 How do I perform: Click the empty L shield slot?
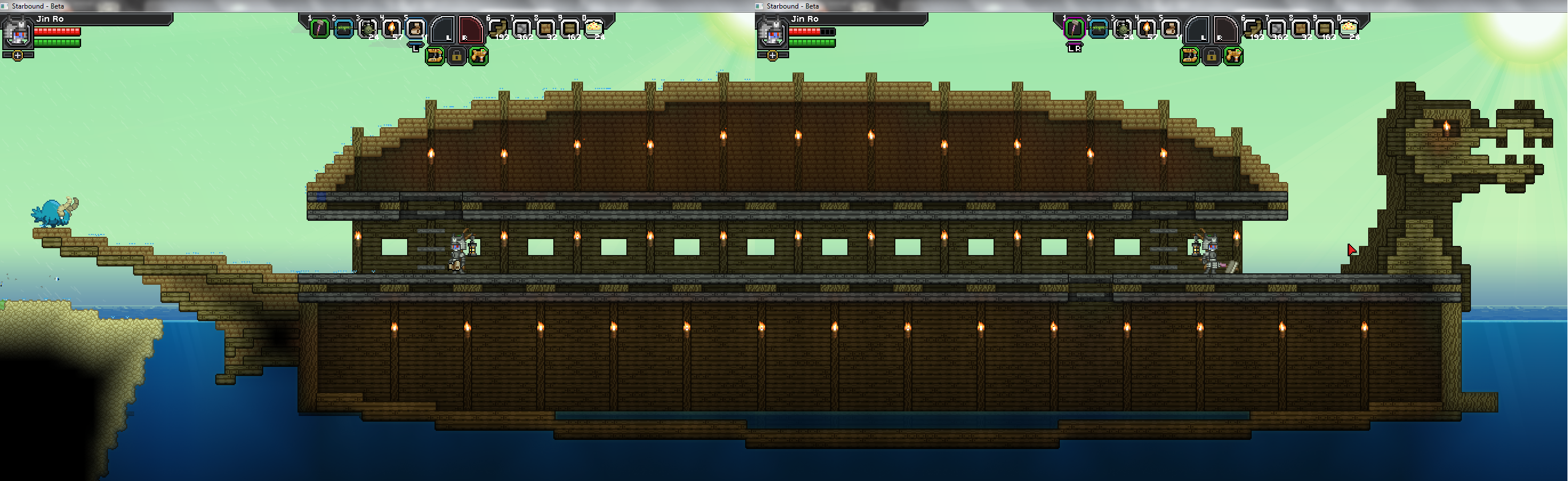click(x=444, y=31)
